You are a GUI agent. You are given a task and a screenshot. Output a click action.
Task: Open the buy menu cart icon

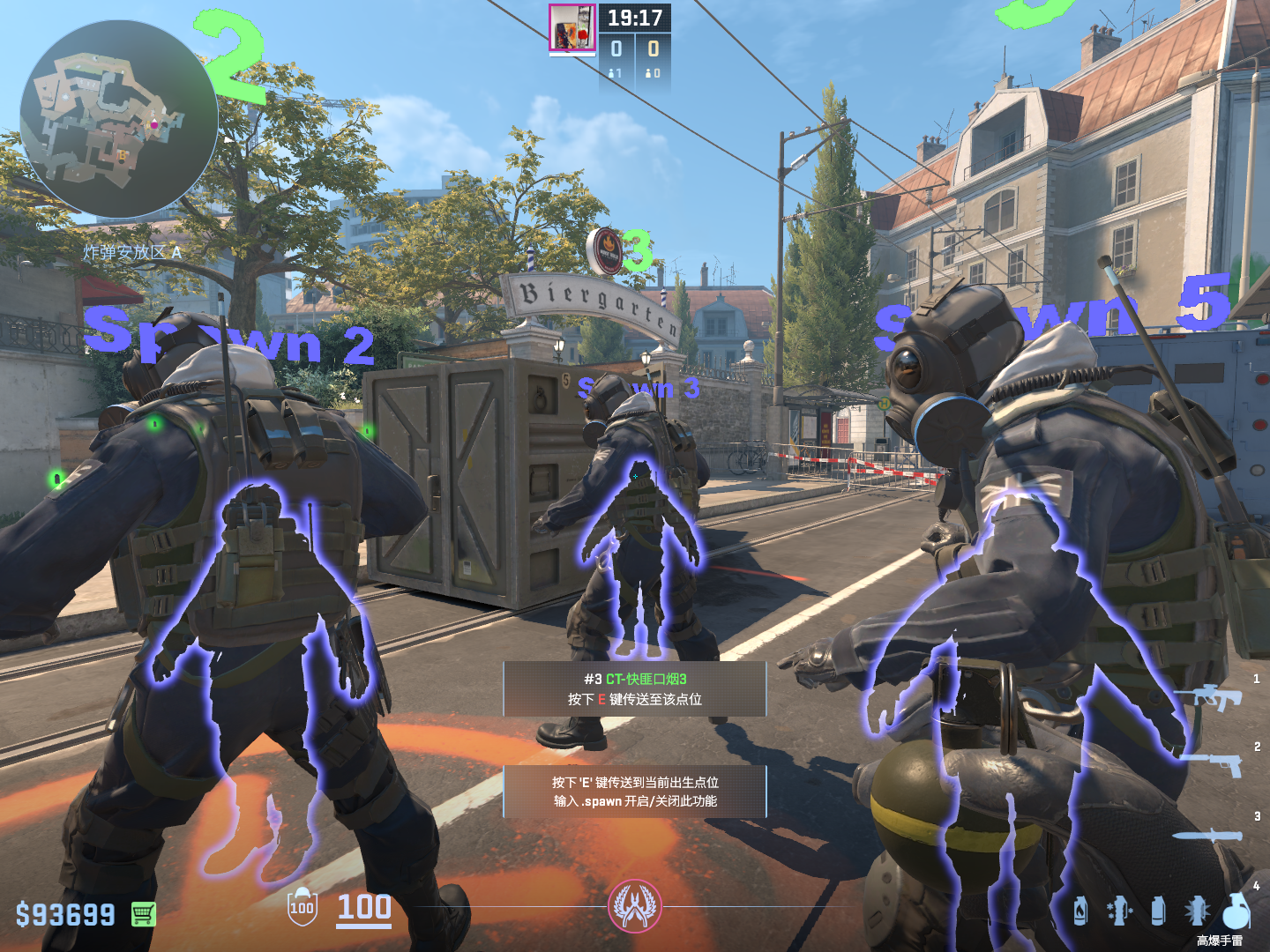tap(144, 914)
